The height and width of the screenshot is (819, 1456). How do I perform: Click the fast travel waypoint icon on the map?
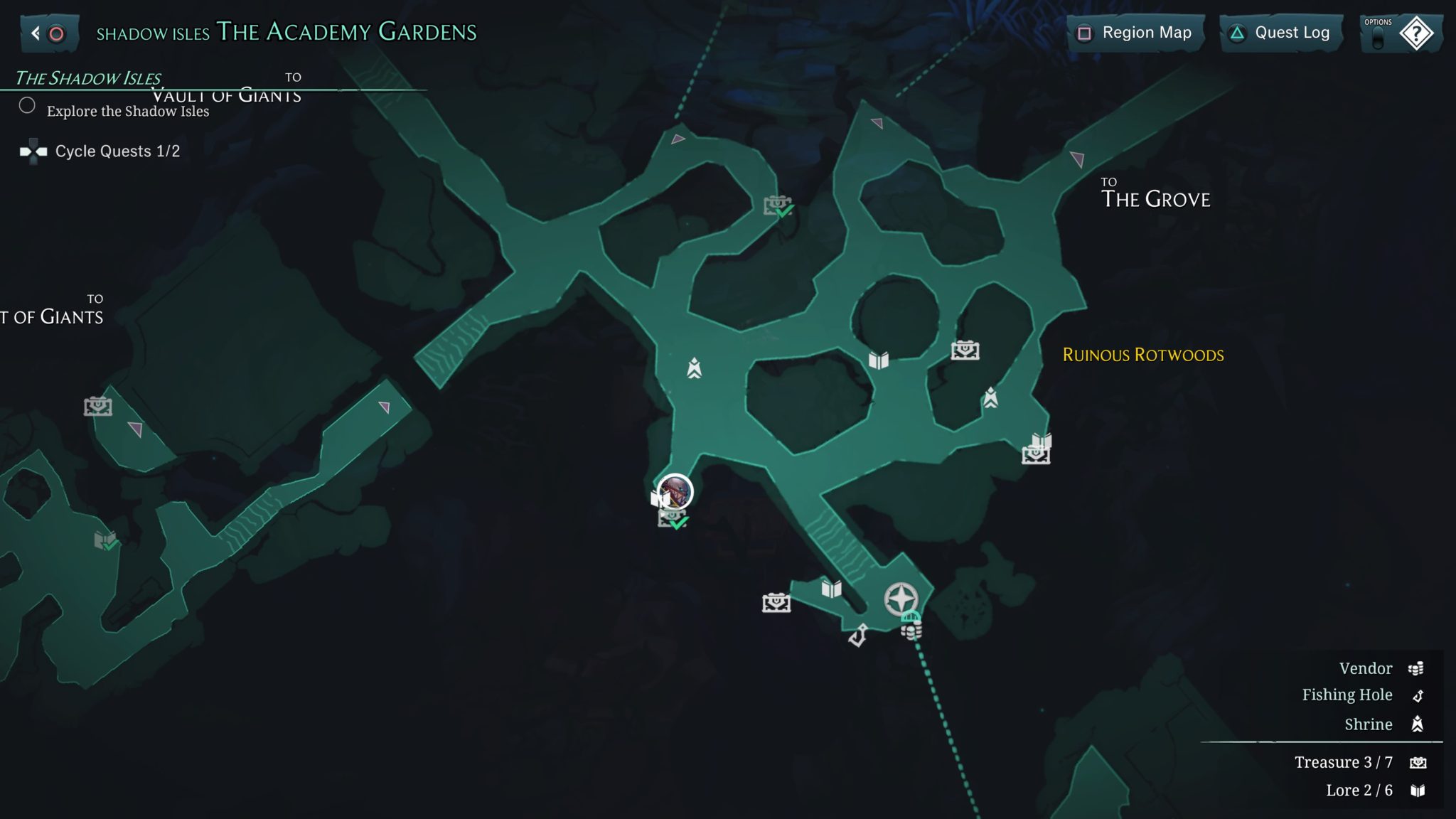(901, 600)
